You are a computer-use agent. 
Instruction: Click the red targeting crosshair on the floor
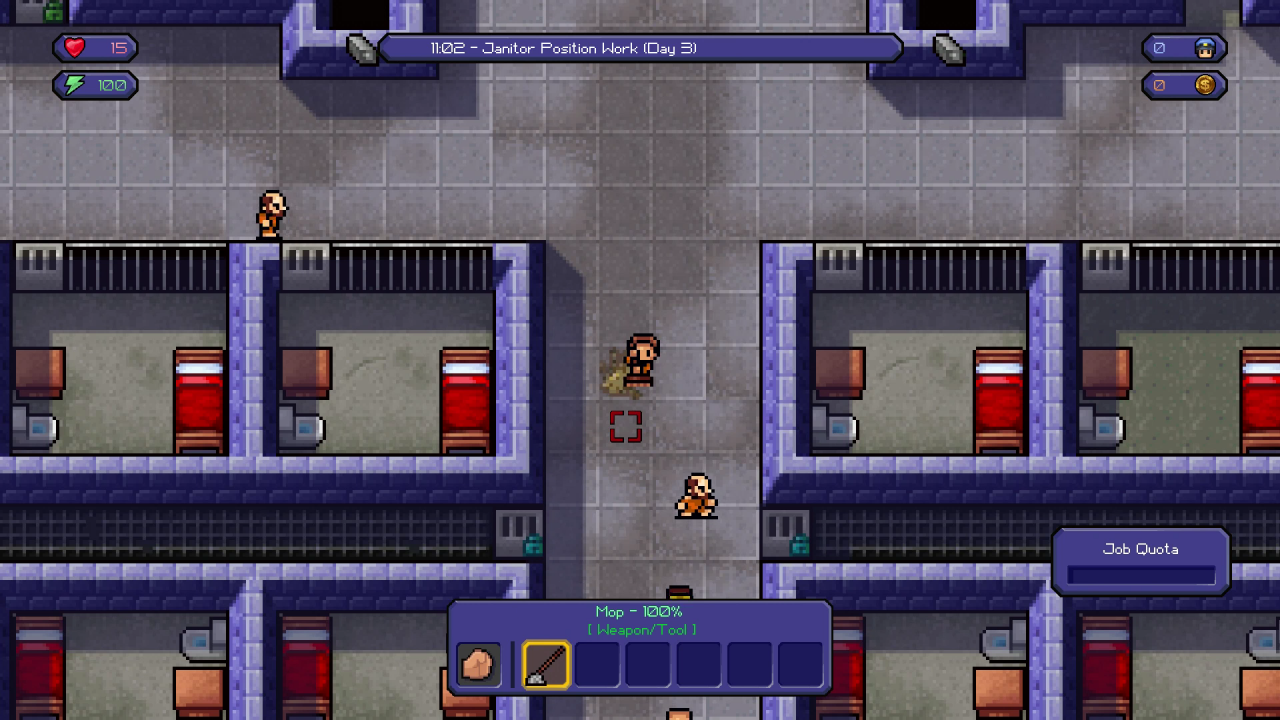click(x=625, y=426)
